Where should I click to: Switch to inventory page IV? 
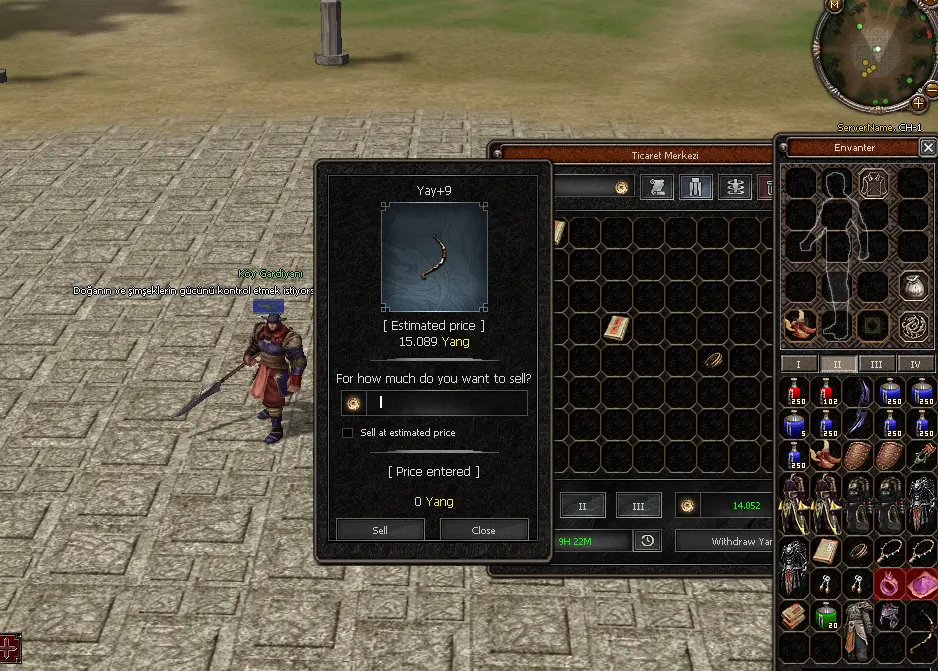[915, 364]
